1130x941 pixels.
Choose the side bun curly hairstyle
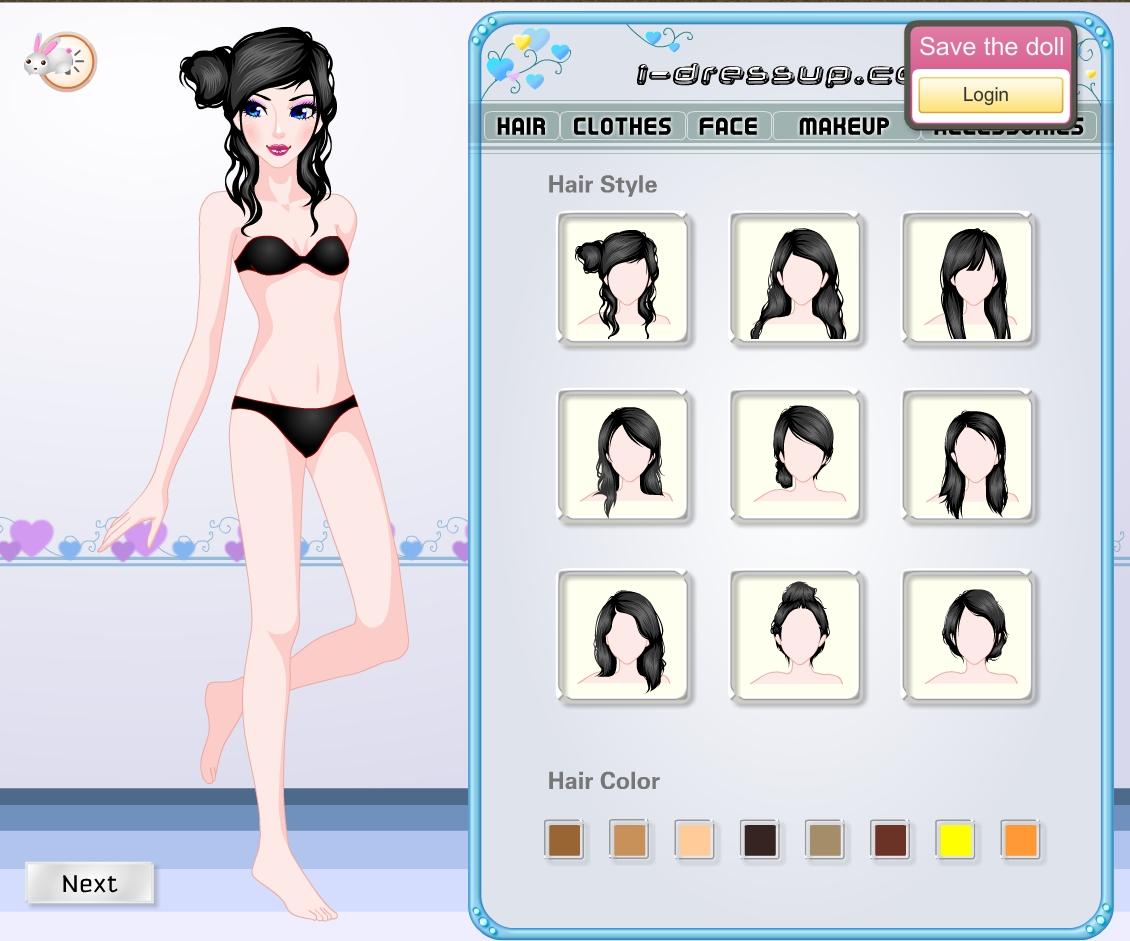tap(623, 277)
